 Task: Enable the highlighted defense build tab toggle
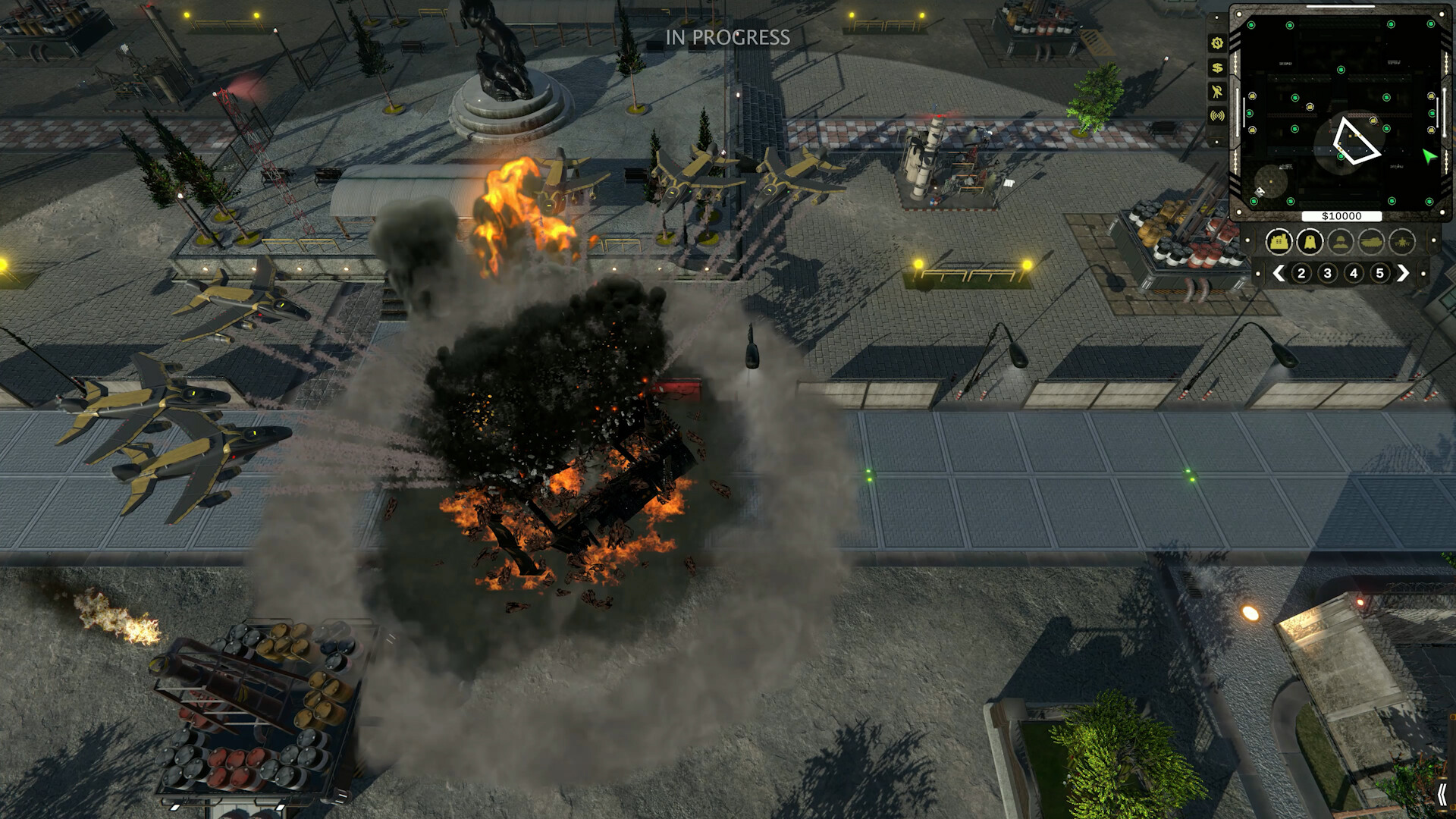click(x=1310, y=242)
